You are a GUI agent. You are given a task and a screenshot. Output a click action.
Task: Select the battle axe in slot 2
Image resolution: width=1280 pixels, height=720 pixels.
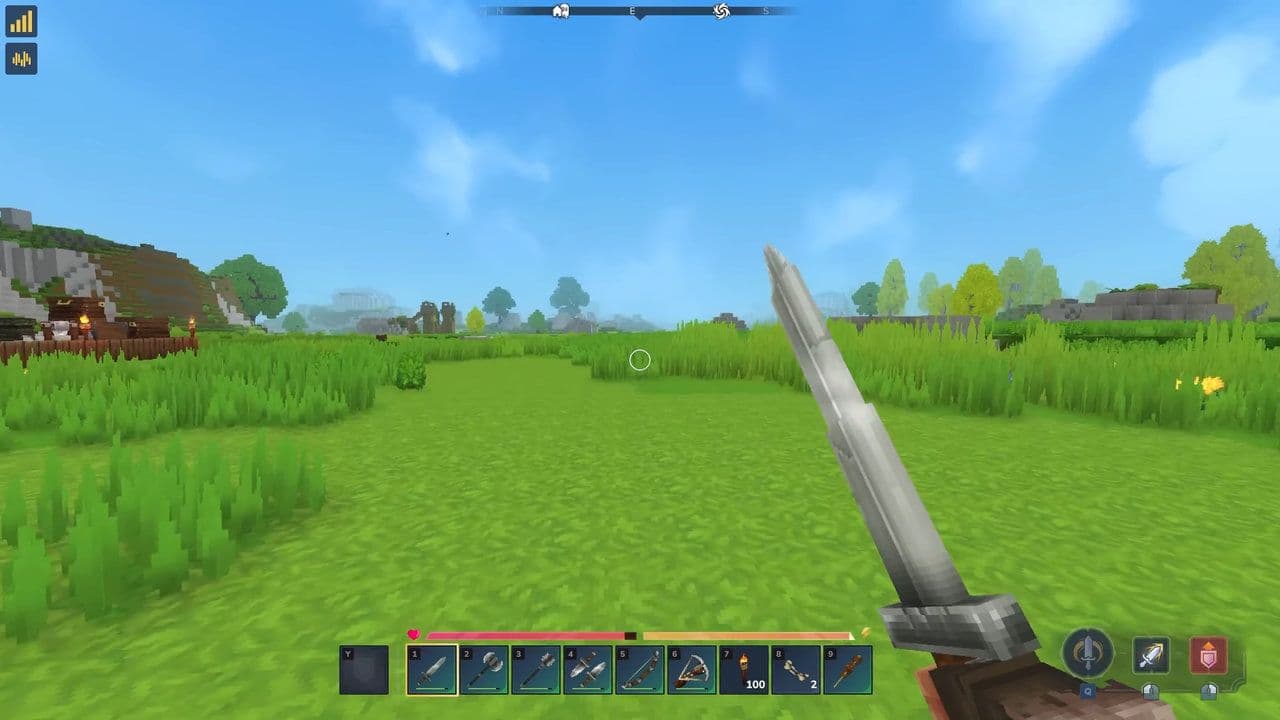(x=486, y=668)
